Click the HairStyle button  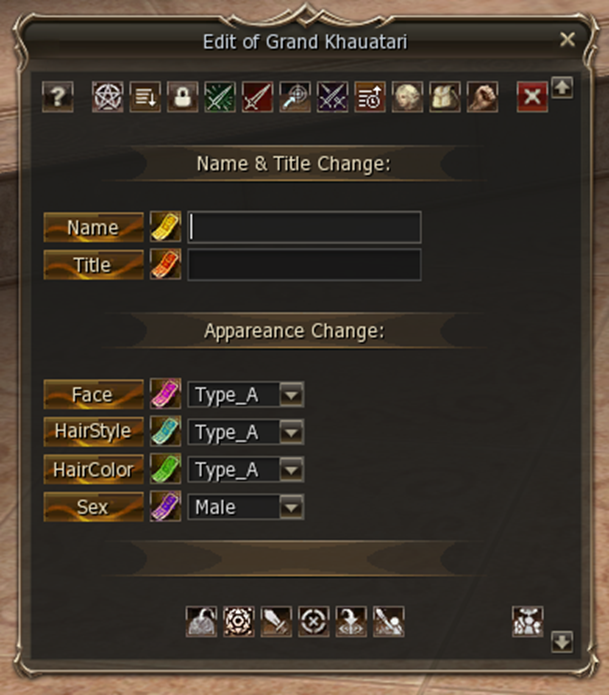(93, 432)
